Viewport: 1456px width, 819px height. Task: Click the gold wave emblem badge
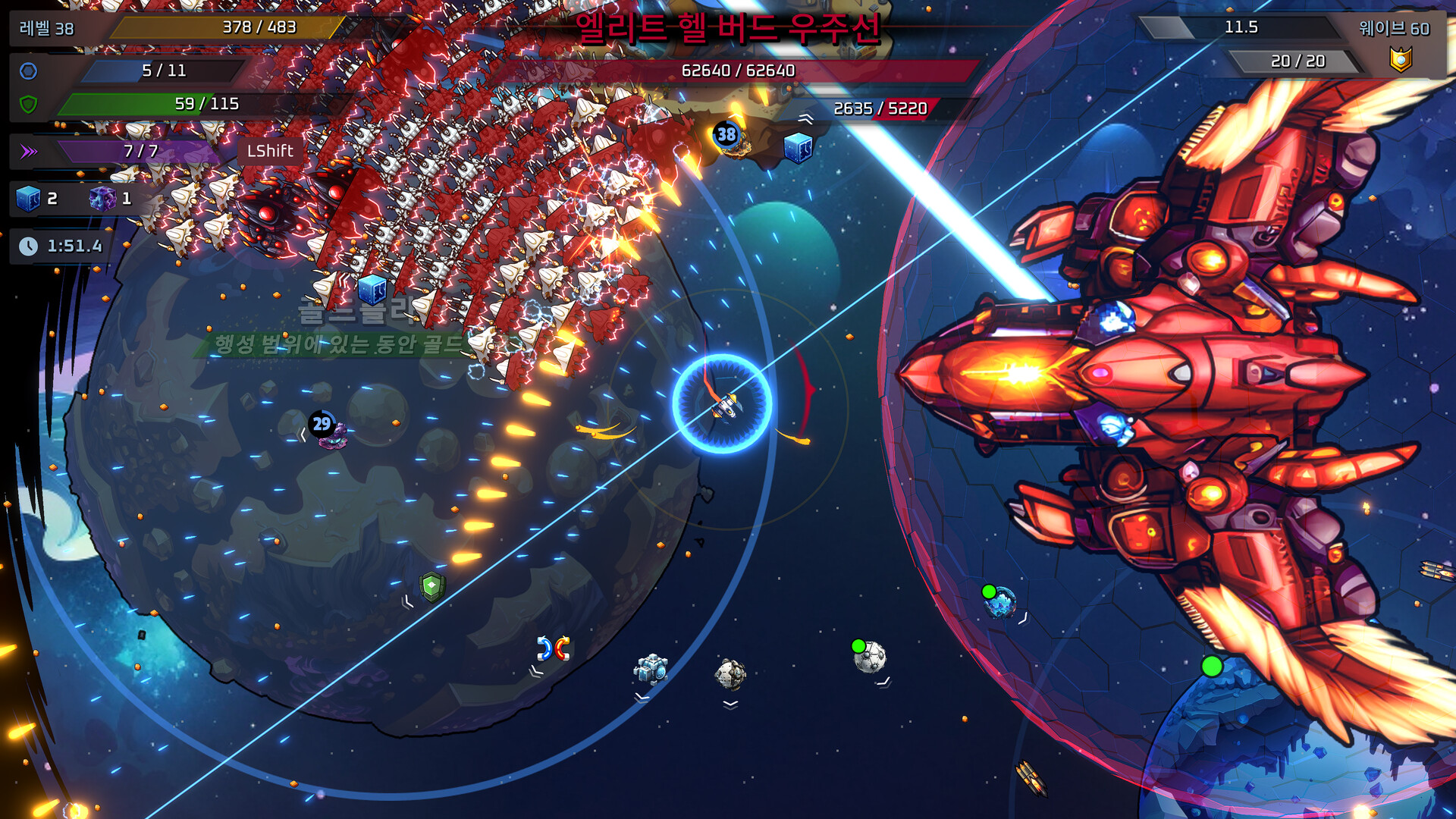click(x=1400, y=59)
